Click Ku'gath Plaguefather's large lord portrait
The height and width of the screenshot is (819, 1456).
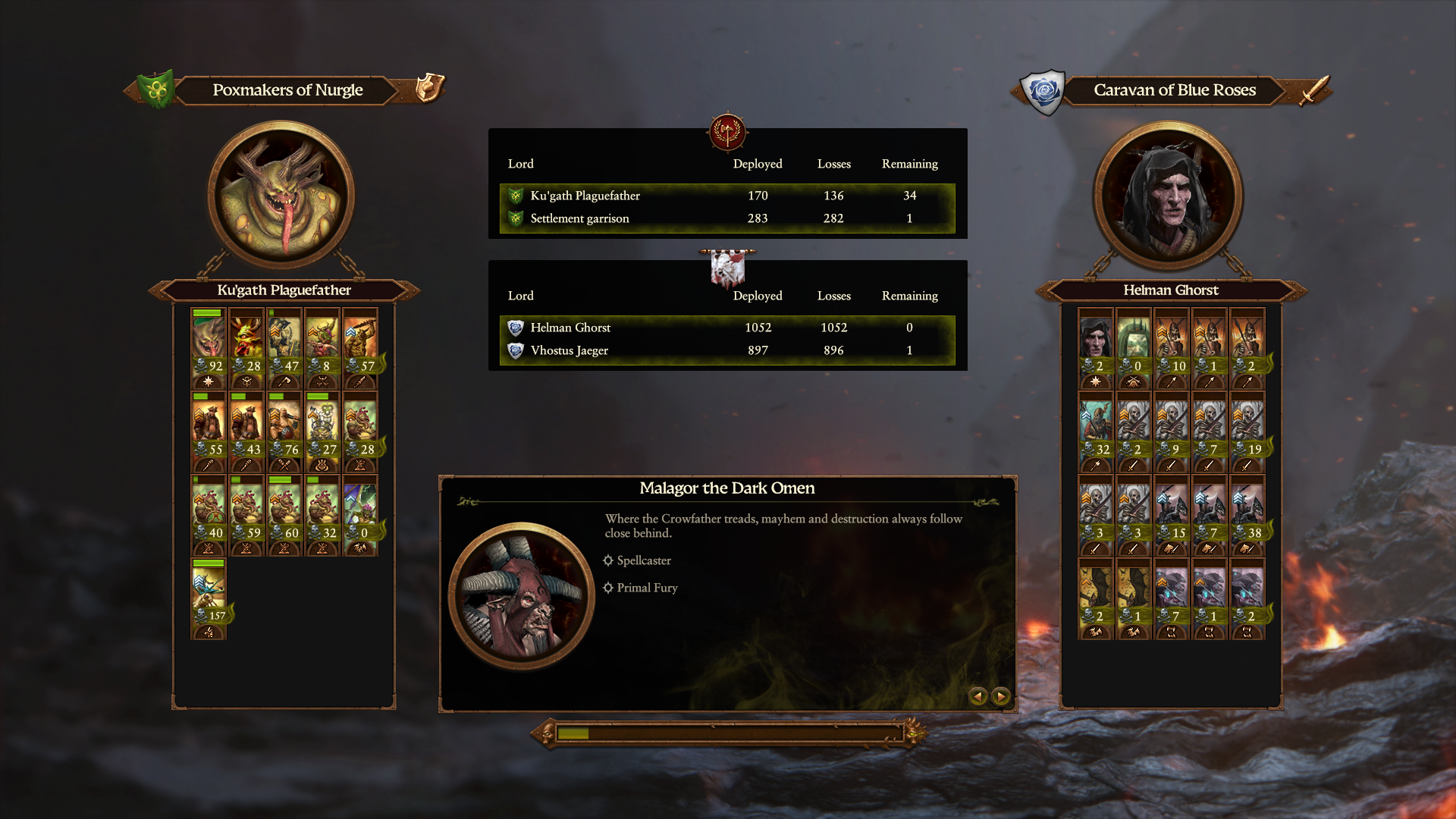[x=281, y=196]
